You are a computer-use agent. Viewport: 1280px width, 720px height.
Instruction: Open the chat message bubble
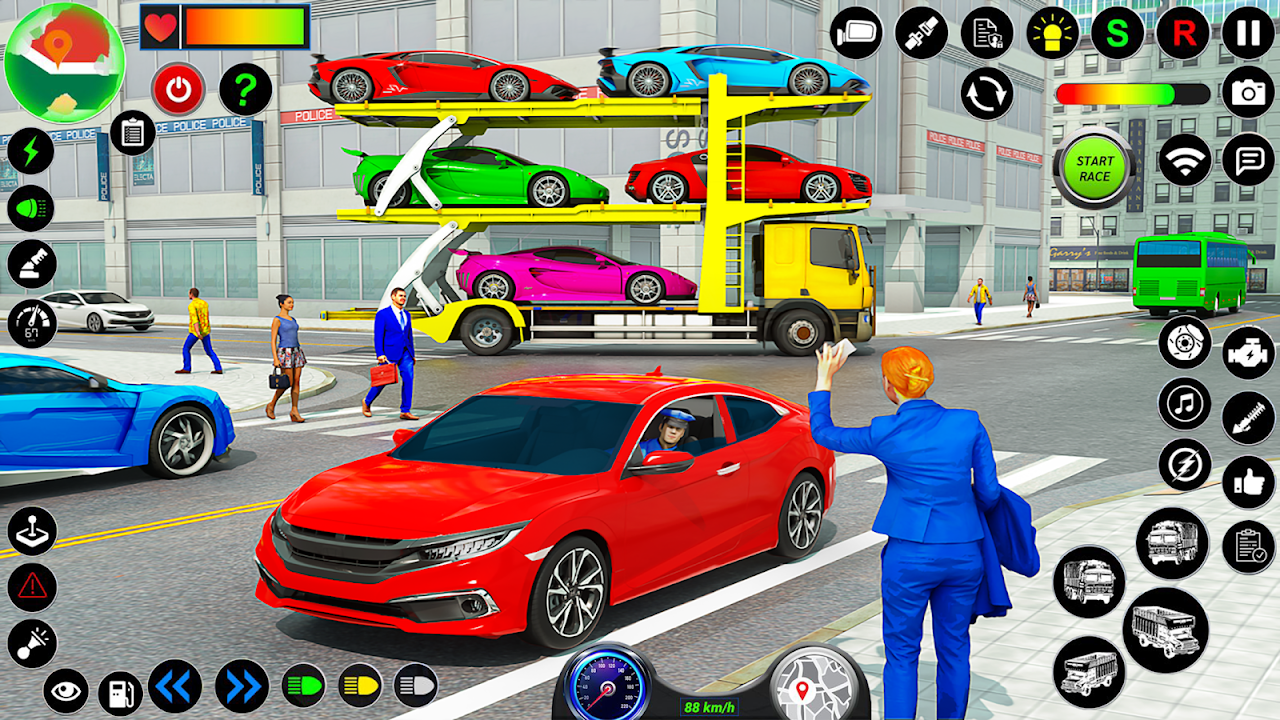point(1248,160)
